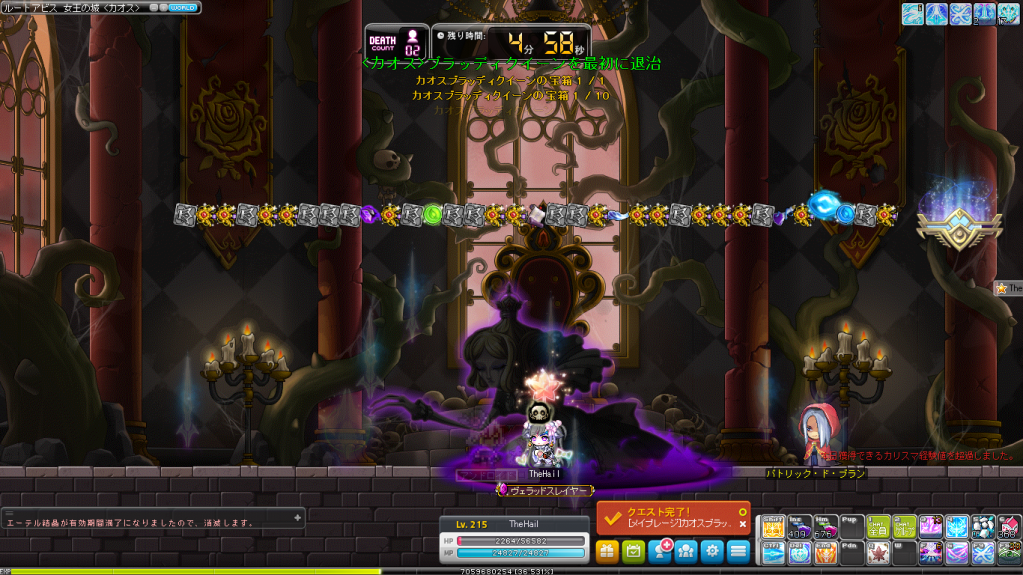Open the WORLD map button

point(185,8)
